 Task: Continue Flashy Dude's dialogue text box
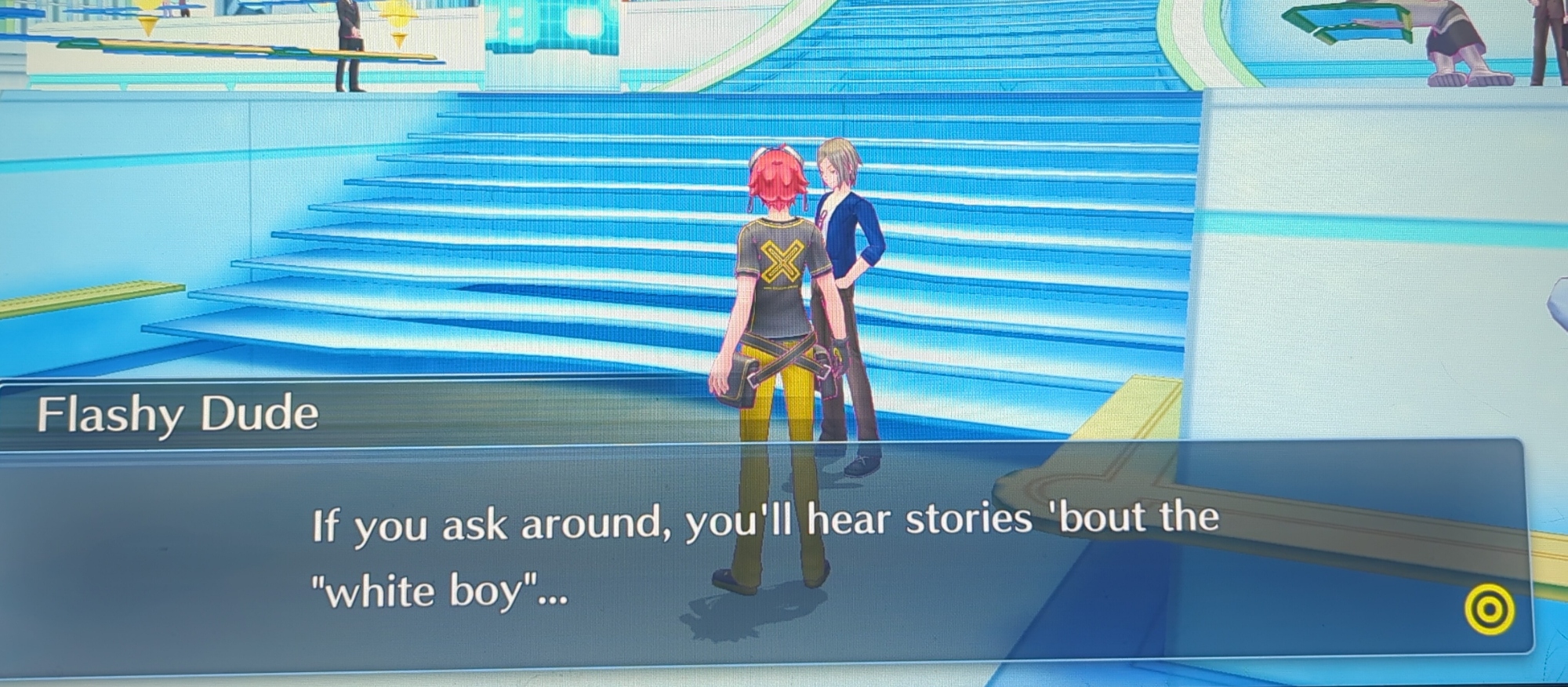point(764,553)
